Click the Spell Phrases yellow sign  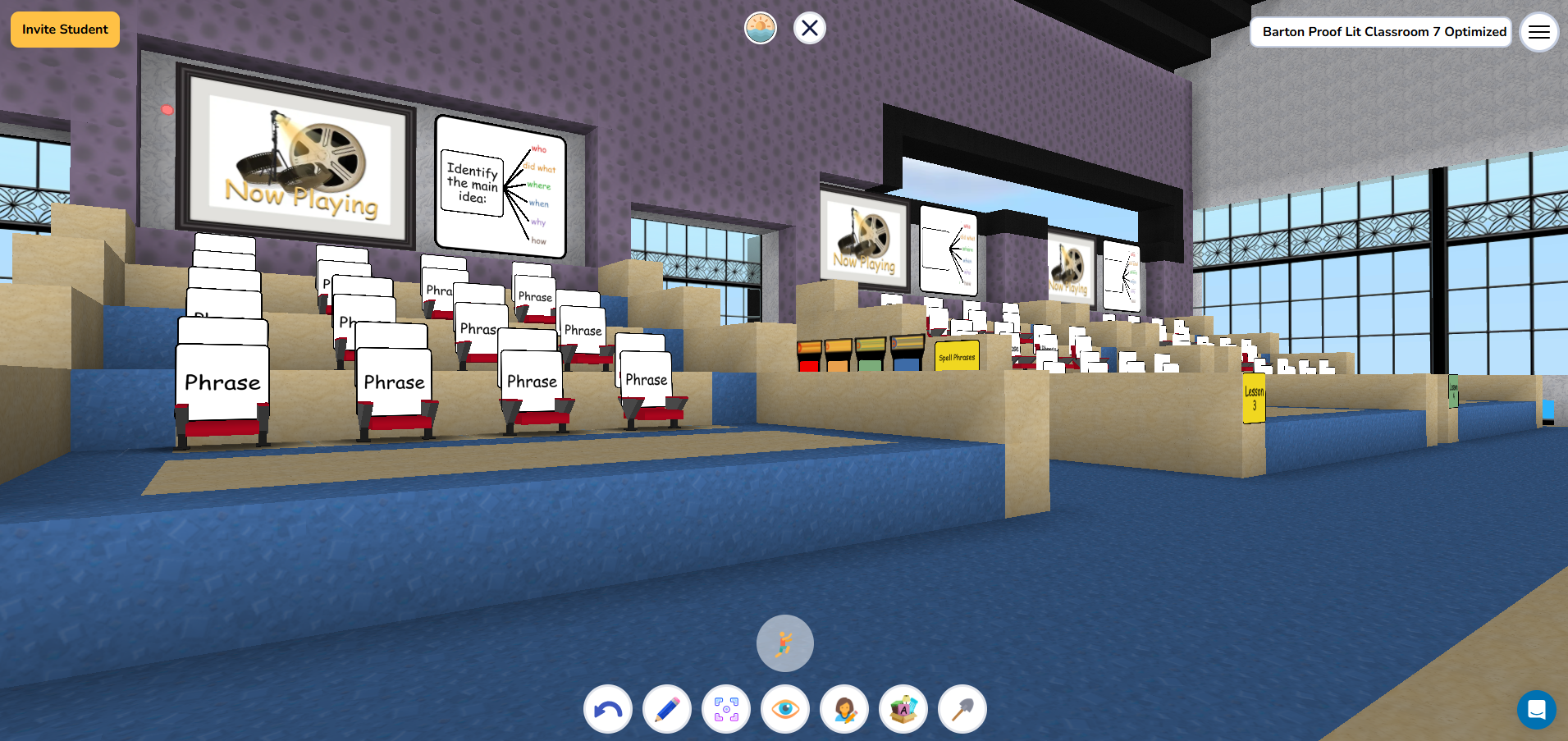point(957,354)
